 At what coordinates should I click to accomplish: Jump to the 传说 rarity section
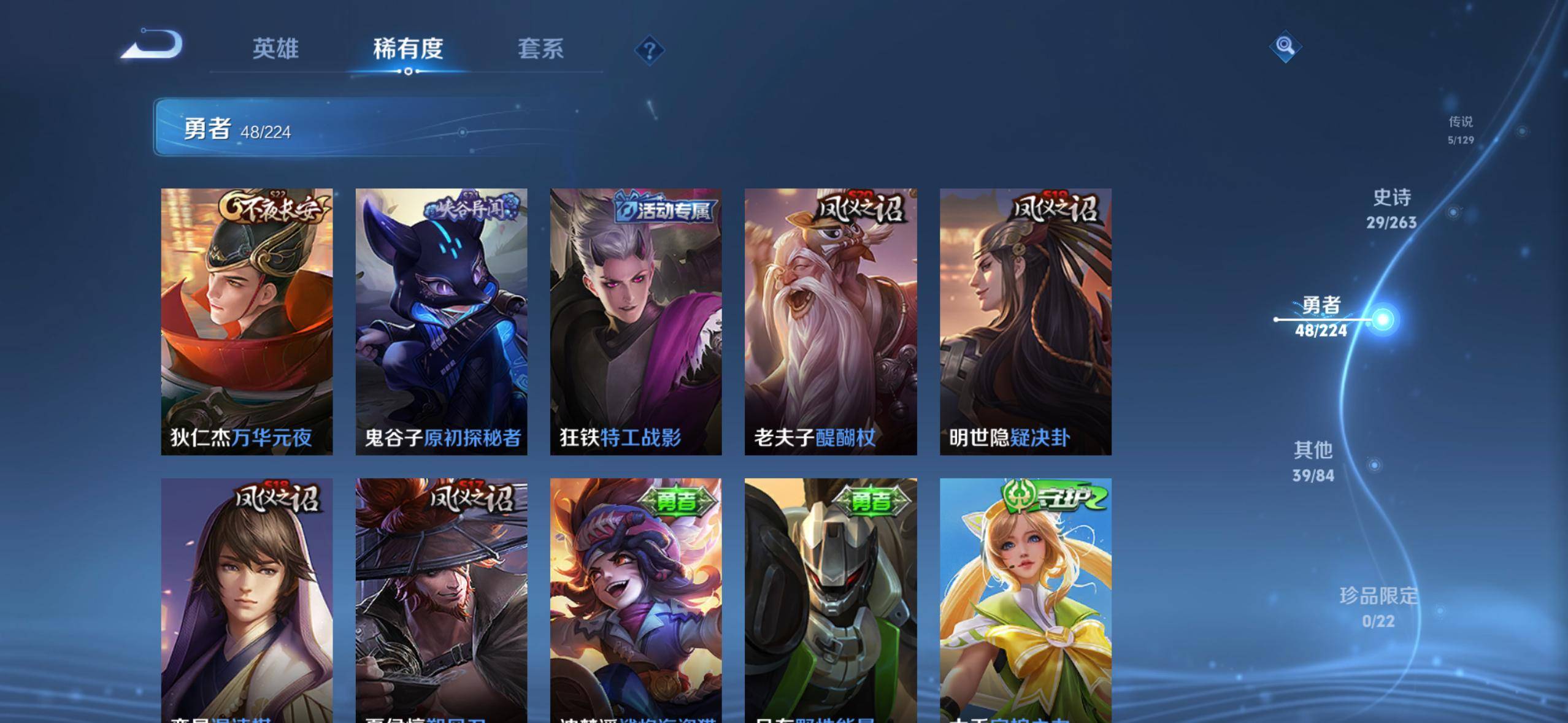(1460, 130)
